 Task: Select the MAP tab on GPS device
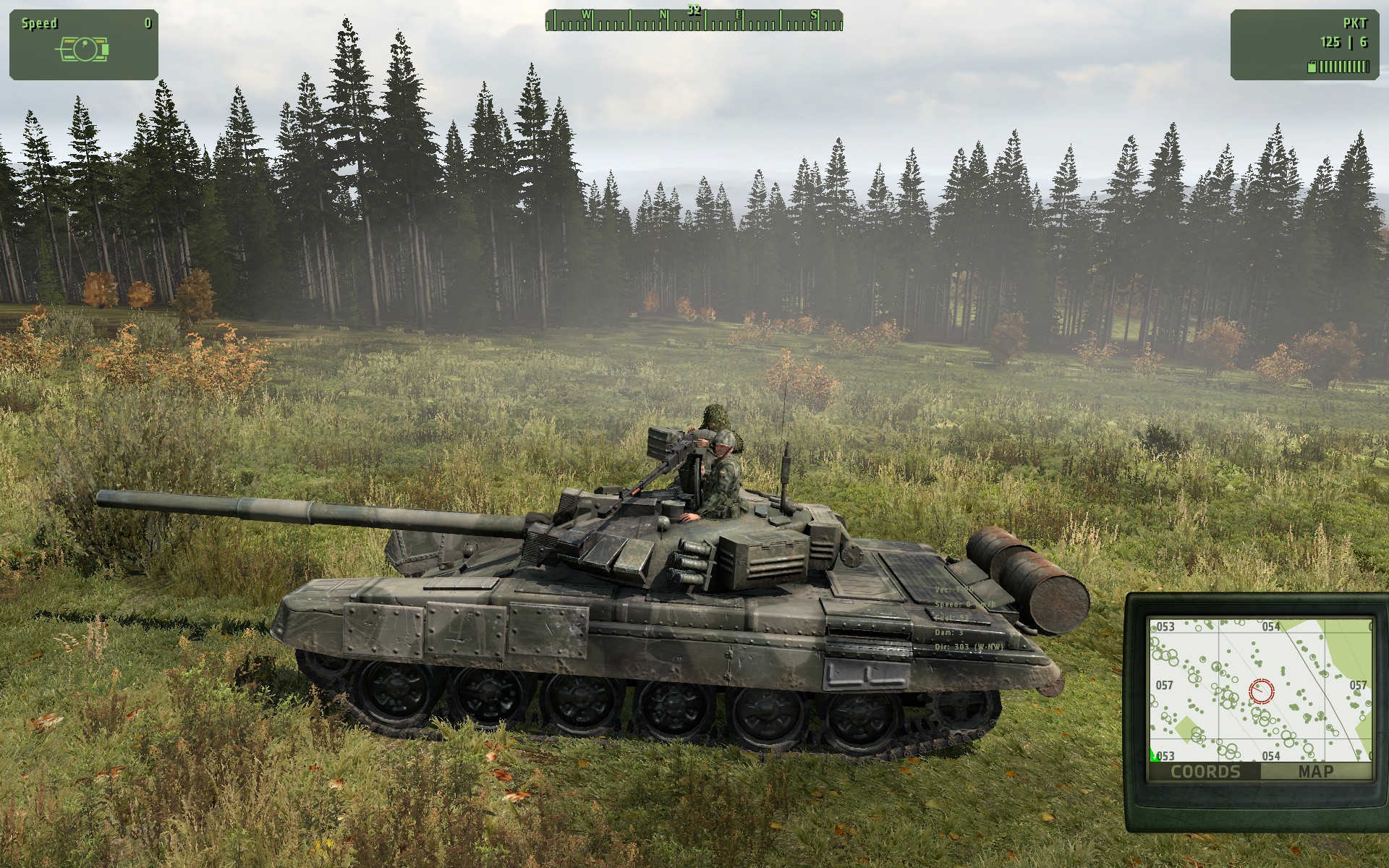coord(1315,771)
